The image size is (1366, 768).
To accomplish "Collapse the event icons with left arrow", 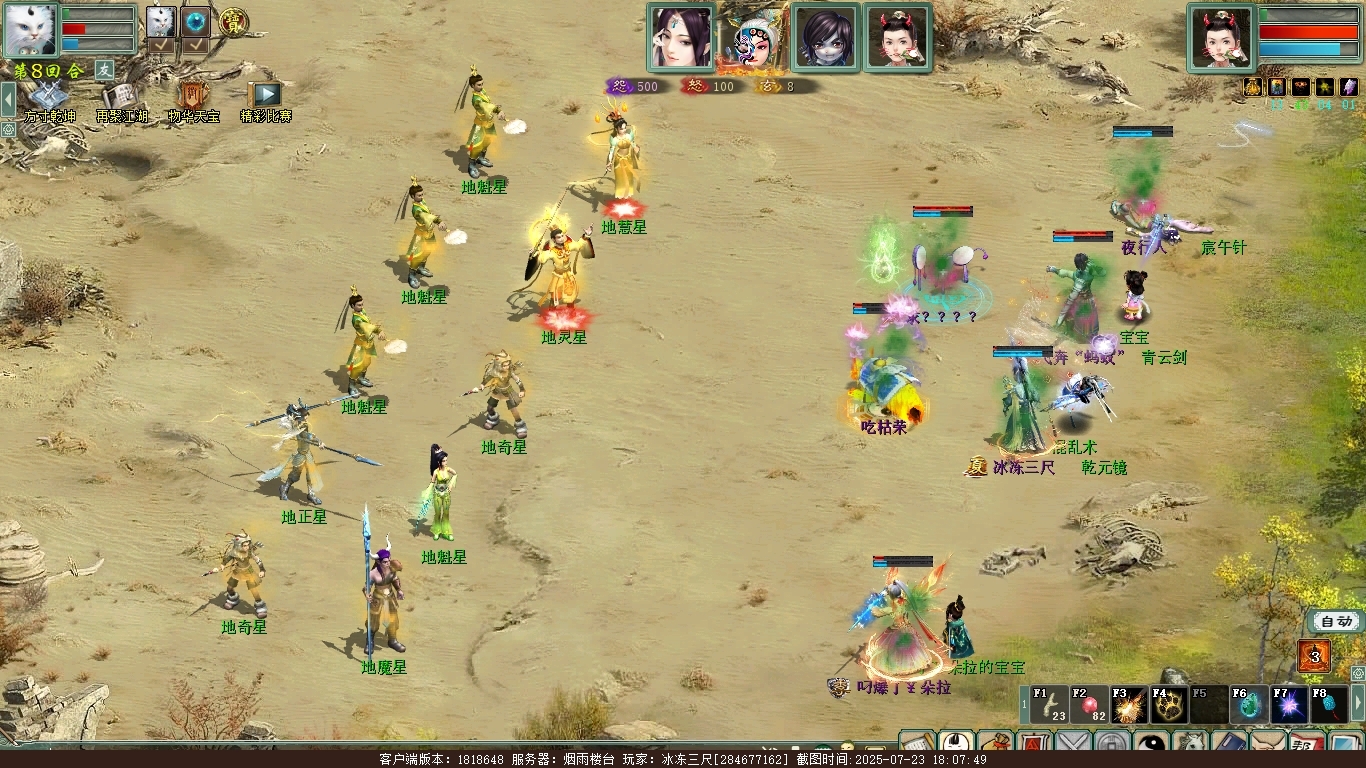I will click(x=8, y=99).
